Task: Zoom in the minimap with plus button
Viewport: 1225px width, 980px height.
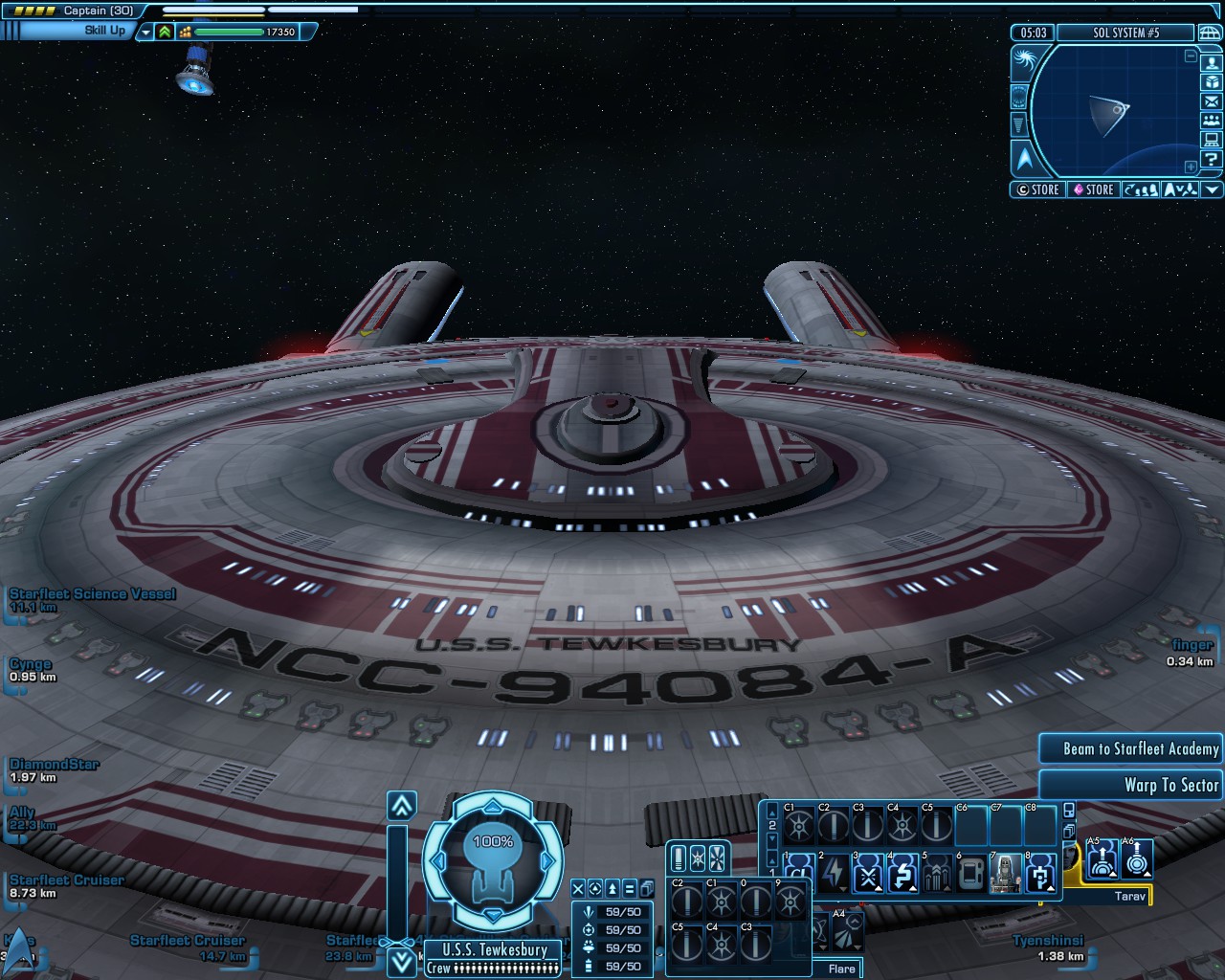Action: click(1191, 167)
